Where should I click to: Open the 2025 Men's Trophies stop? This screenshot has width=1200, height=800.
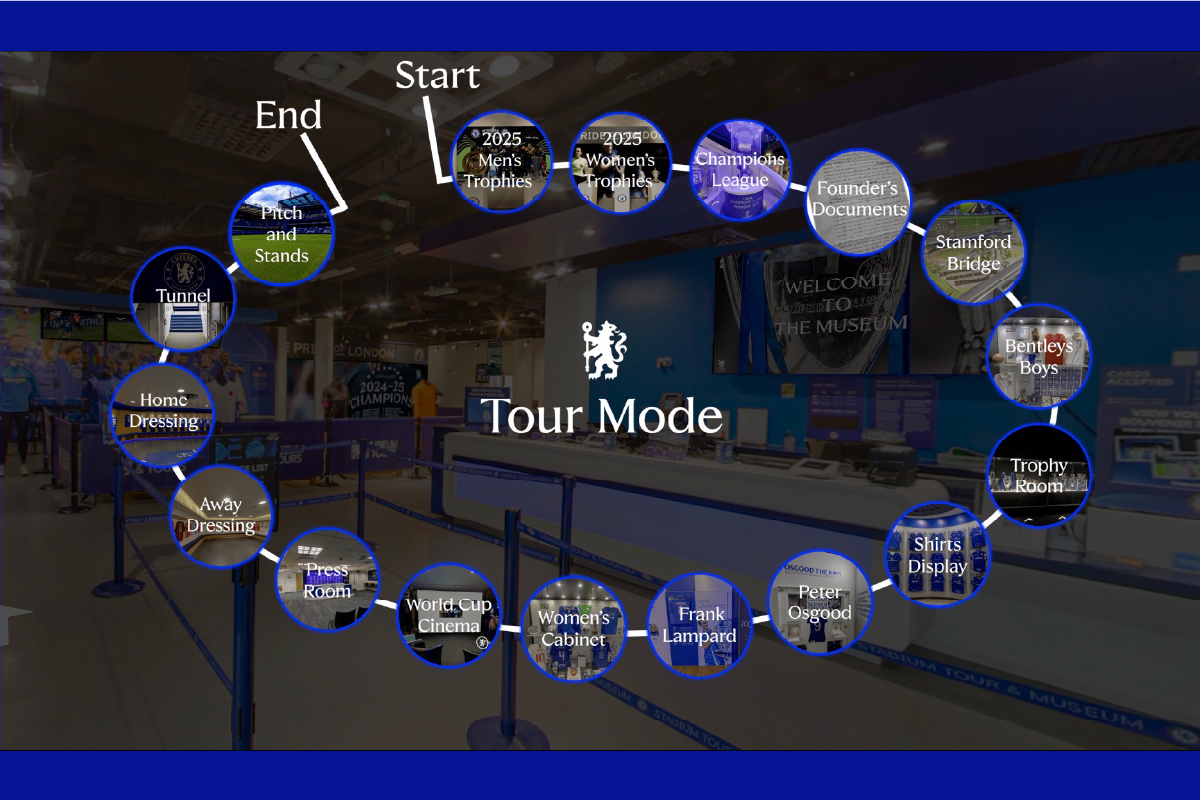[501, 162]
